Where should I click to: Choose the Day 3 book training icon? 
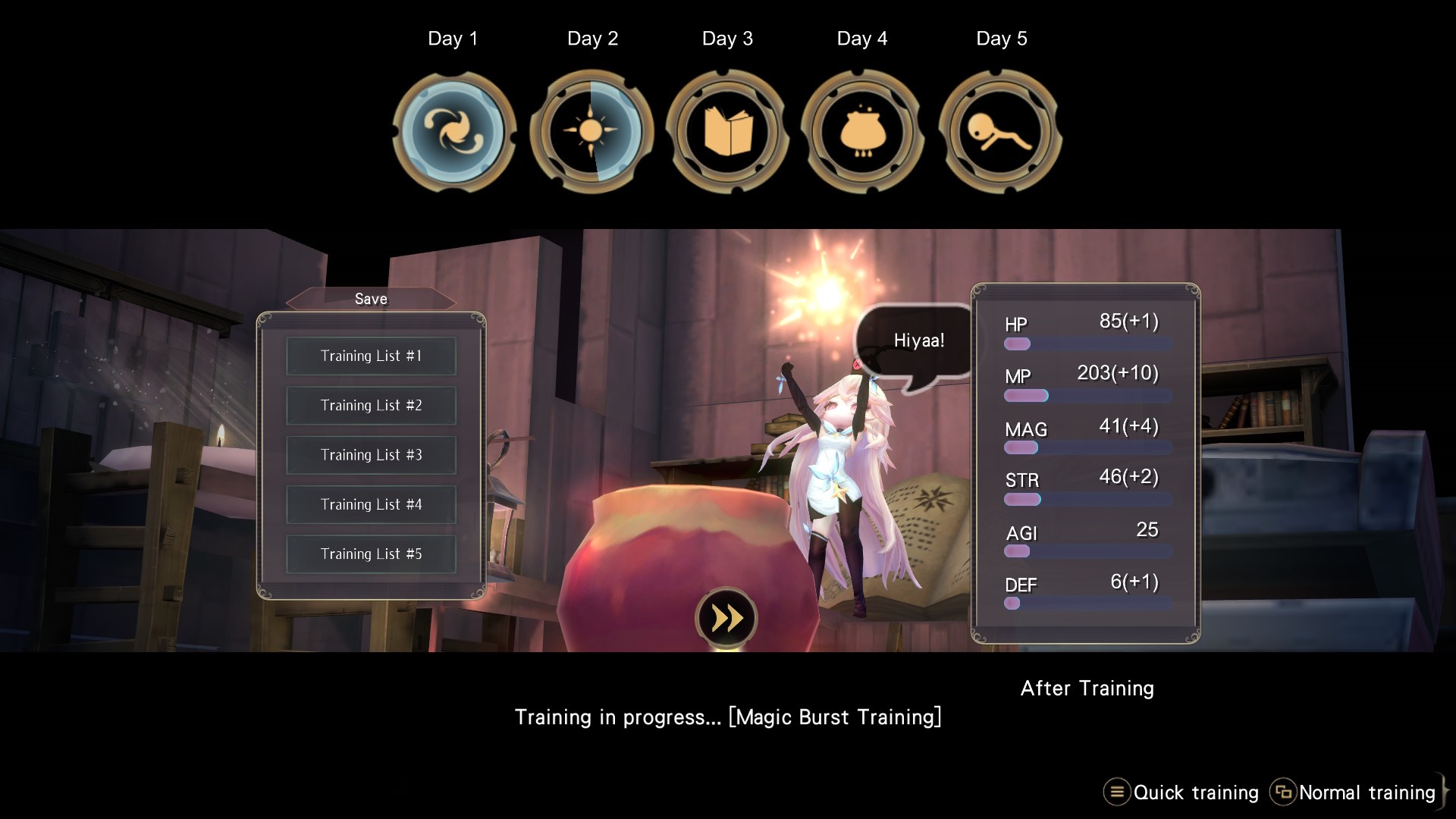click(727, 131)
